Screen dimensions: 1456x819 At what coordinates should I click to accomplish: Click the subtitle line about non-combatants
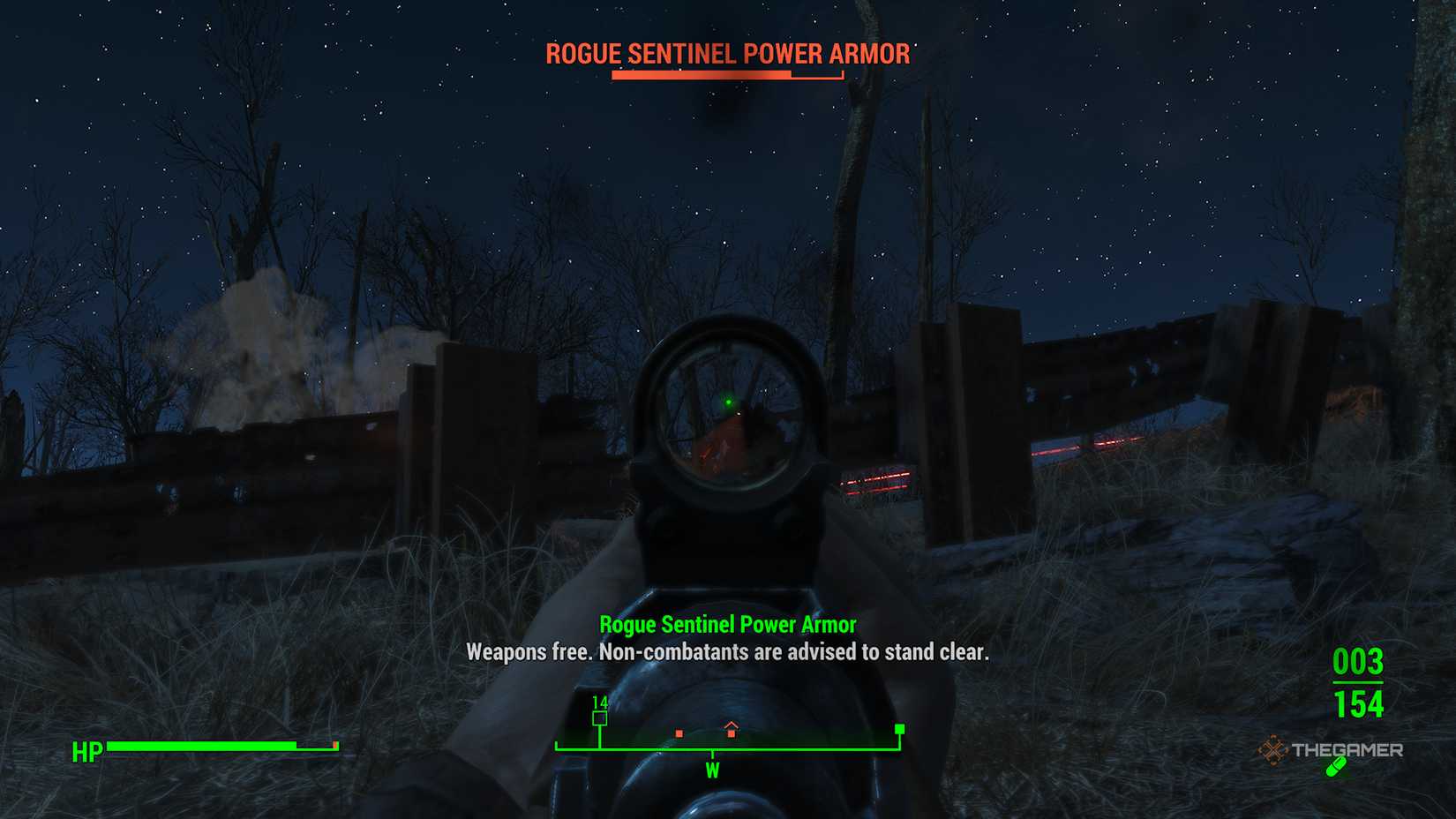(726, 652)
